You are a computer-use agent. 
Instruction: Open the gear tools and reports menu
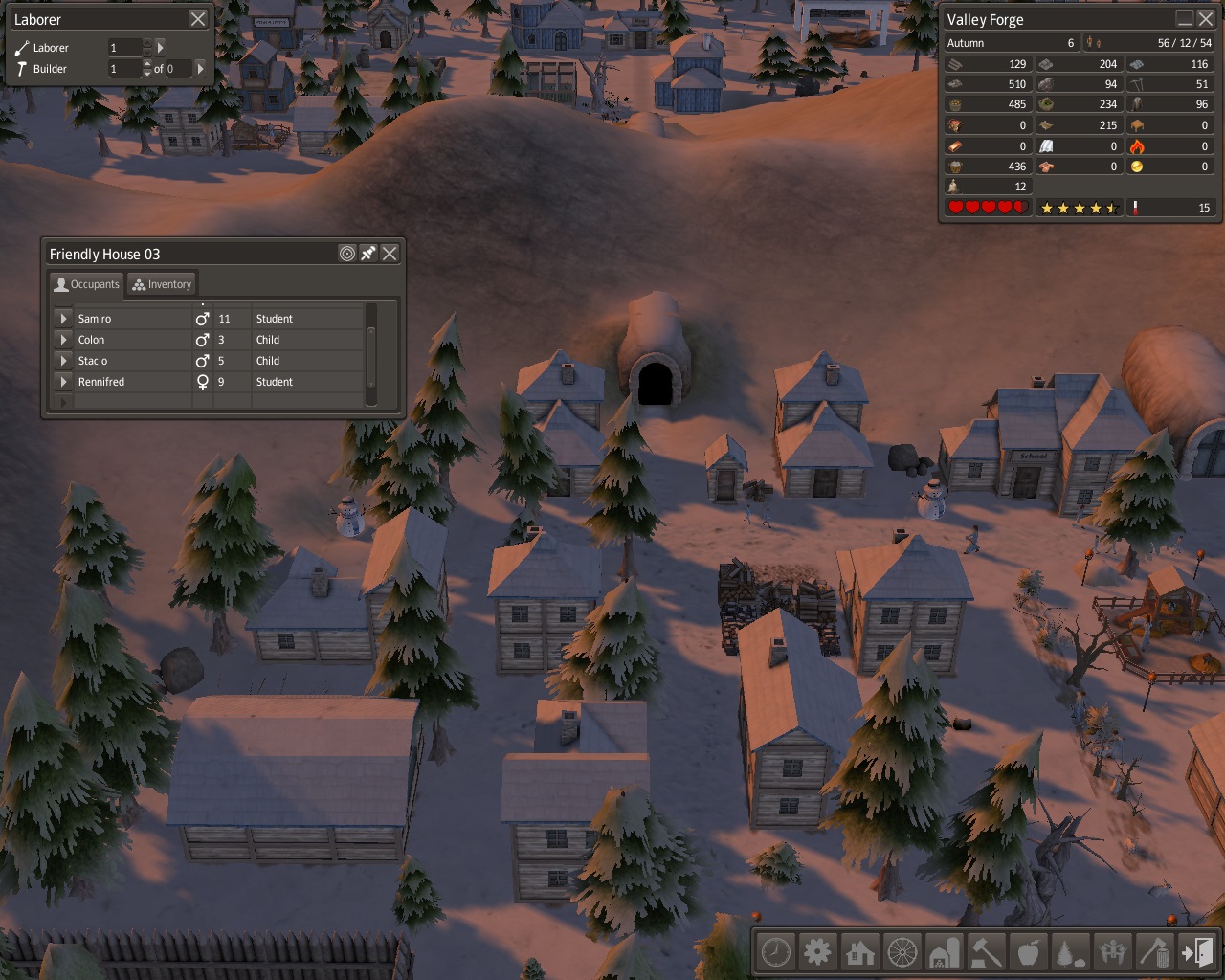[818, 952]
